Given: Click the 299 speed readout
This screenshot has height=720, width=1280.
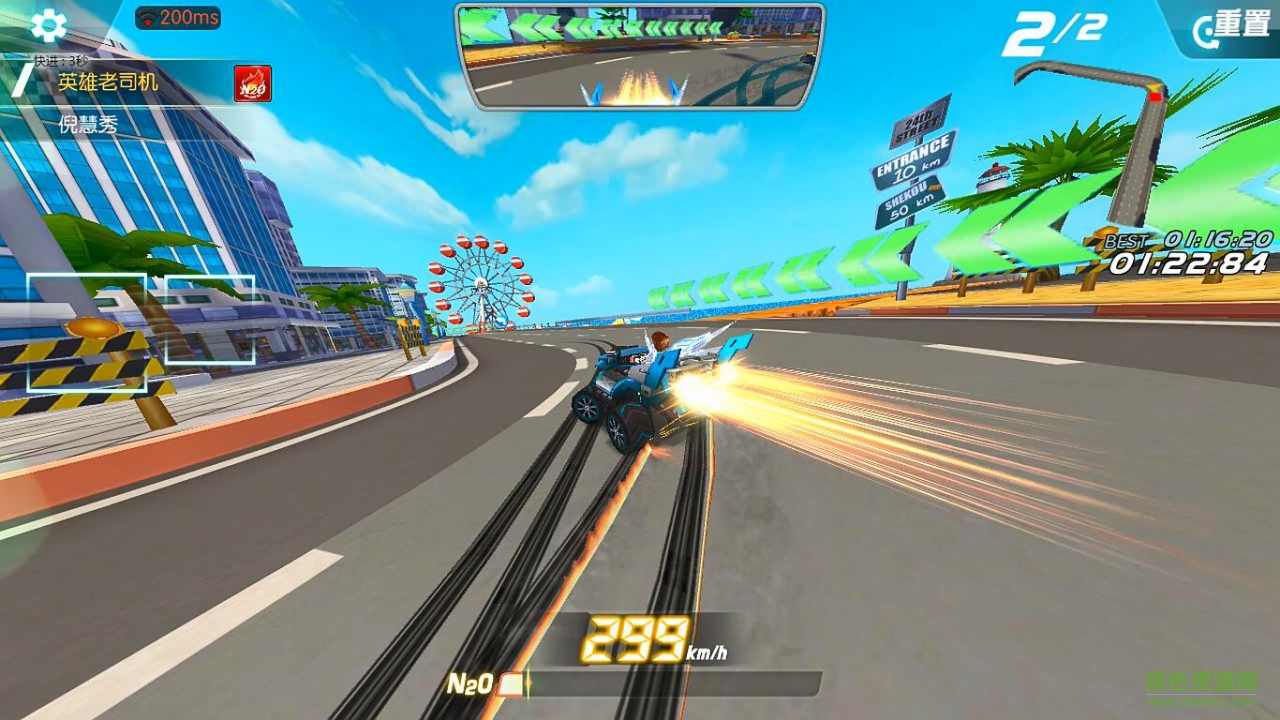Looking at the screenshot, I should (x=634, y=638).
